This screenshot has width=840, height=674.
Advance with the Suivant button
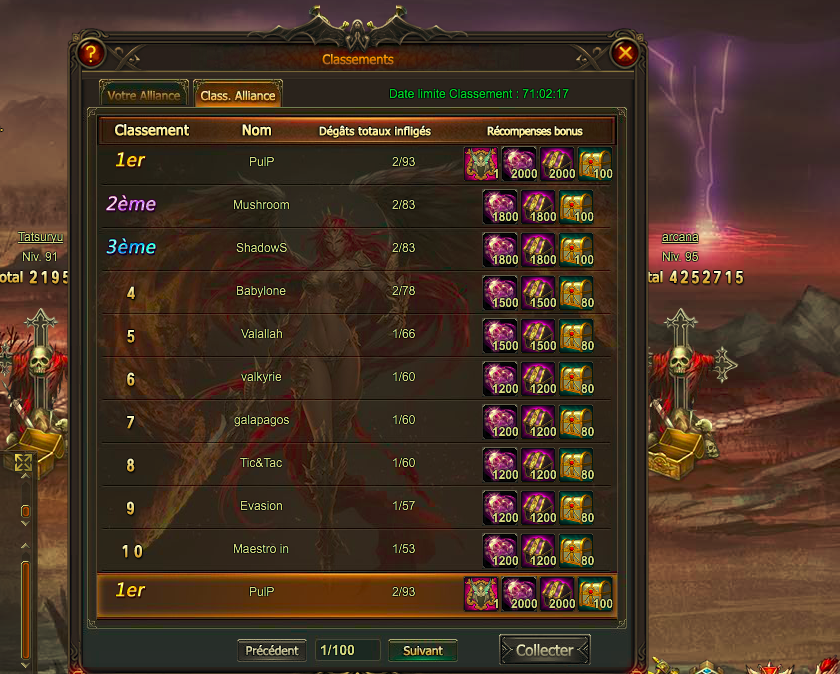(x=423, y=650)
